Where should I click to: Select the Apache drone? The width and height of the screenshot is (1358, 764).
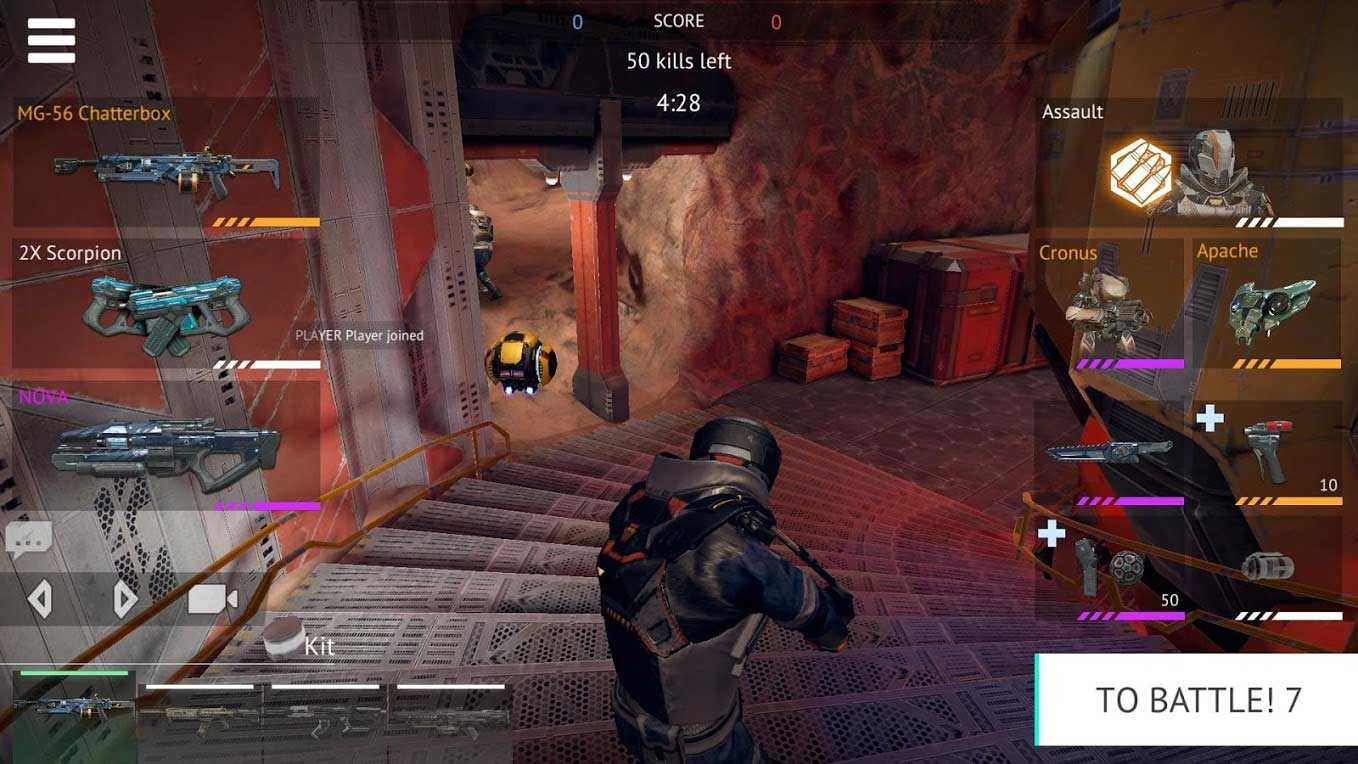[1267, 303]
